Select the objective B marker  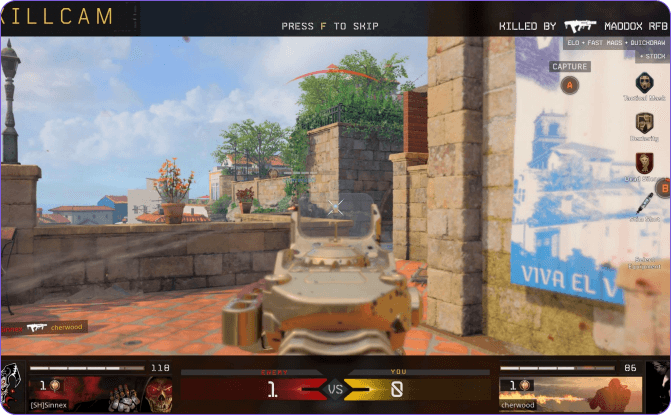point(662,187)
